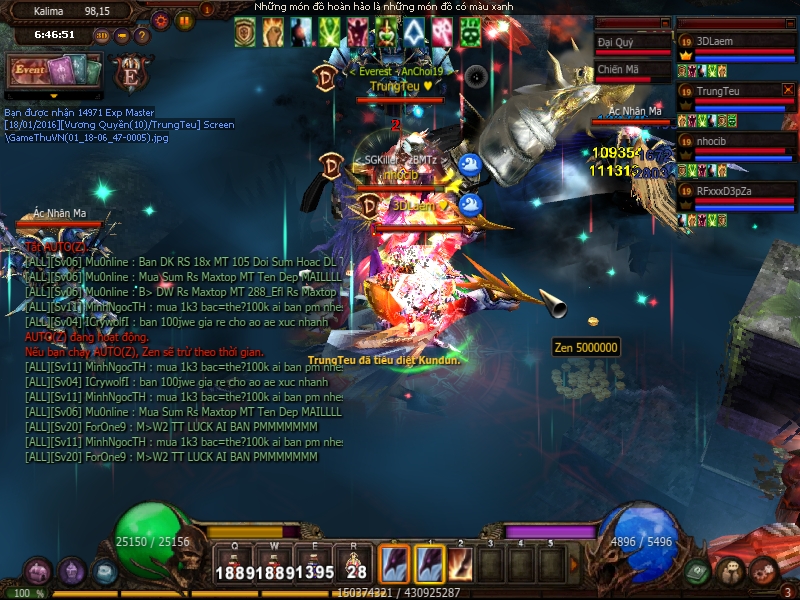Select the green skull buff icon
The width and height of the screenshot is (800, 600).
tap(469, 32)
